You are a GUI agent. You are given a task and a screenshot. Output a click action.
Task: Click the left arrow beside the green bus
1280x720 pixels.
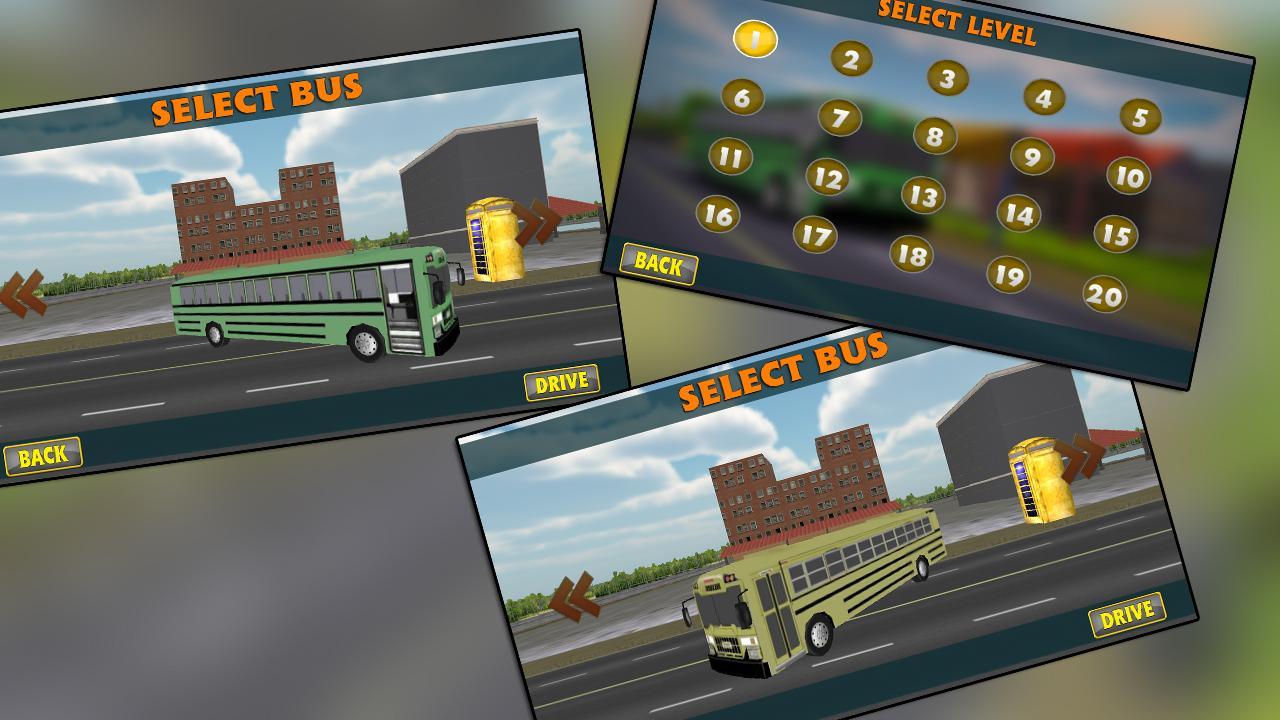click(22, 295)
